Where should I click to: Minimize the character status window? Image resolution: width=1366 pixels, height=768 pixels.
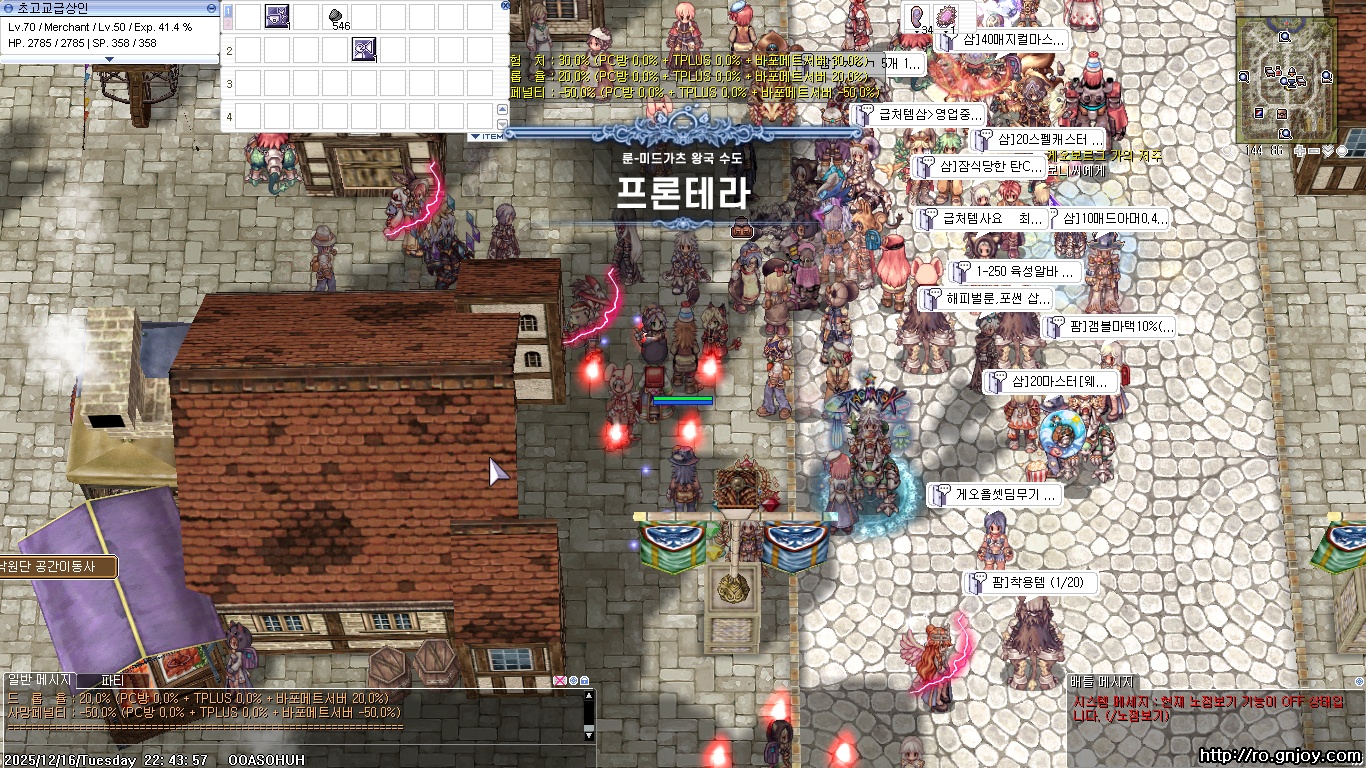pyautogui.click(x=211, y=8)
